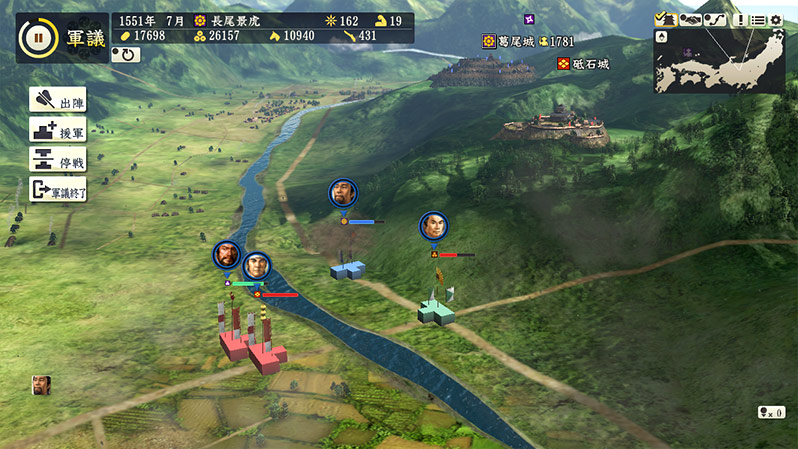Click the officer portrait in the bottom-left corner

coord(41,384)
